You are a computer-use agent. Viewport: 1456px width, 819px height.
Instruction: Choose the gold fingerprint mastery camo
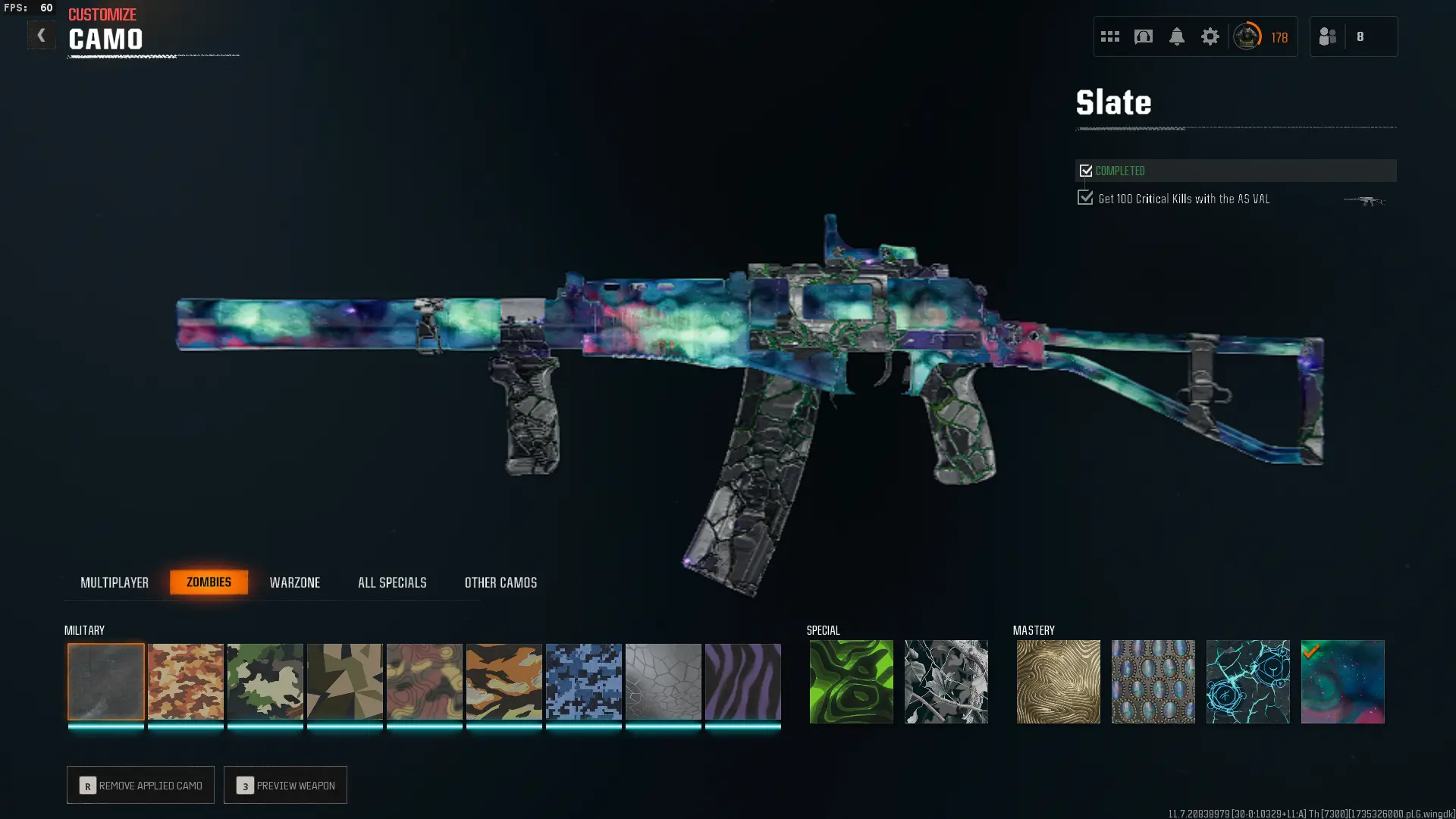coord(1059,681)
